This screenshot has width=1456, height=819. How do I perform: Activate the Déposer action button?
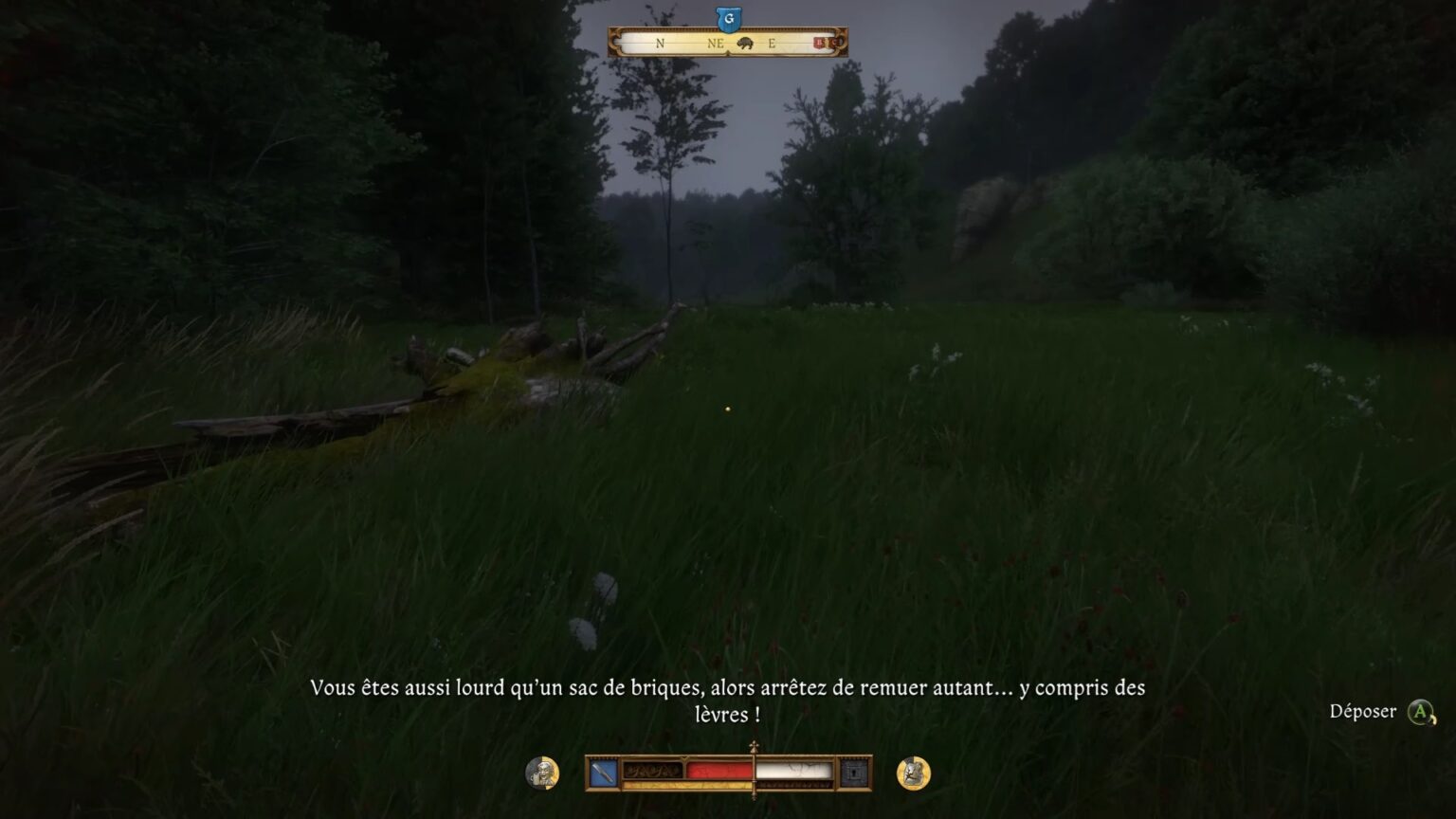[1363, 711]
